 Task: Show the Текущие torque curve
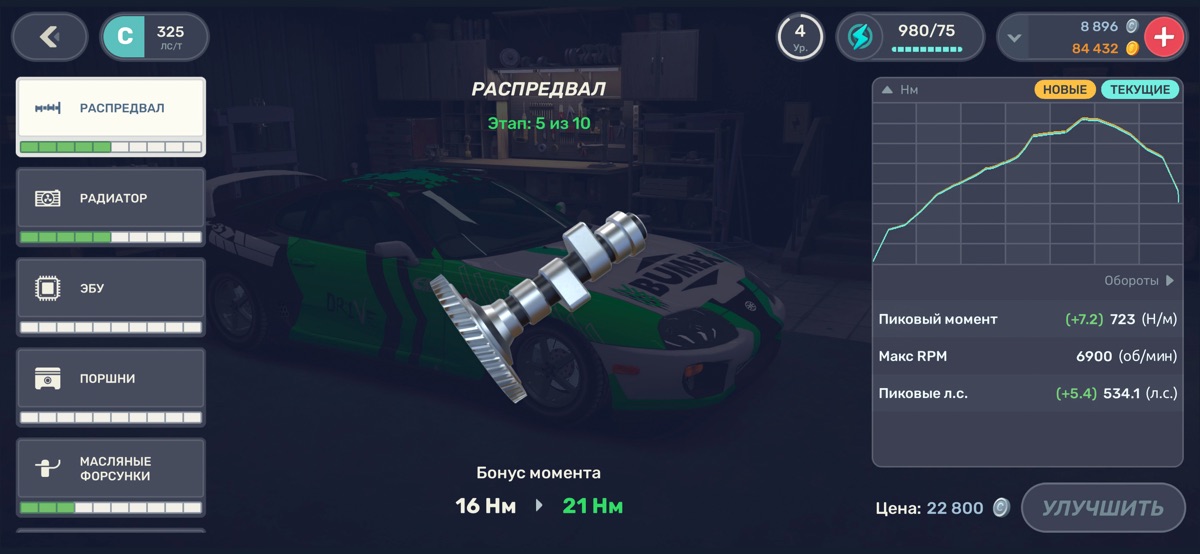tap(1140, 90)
